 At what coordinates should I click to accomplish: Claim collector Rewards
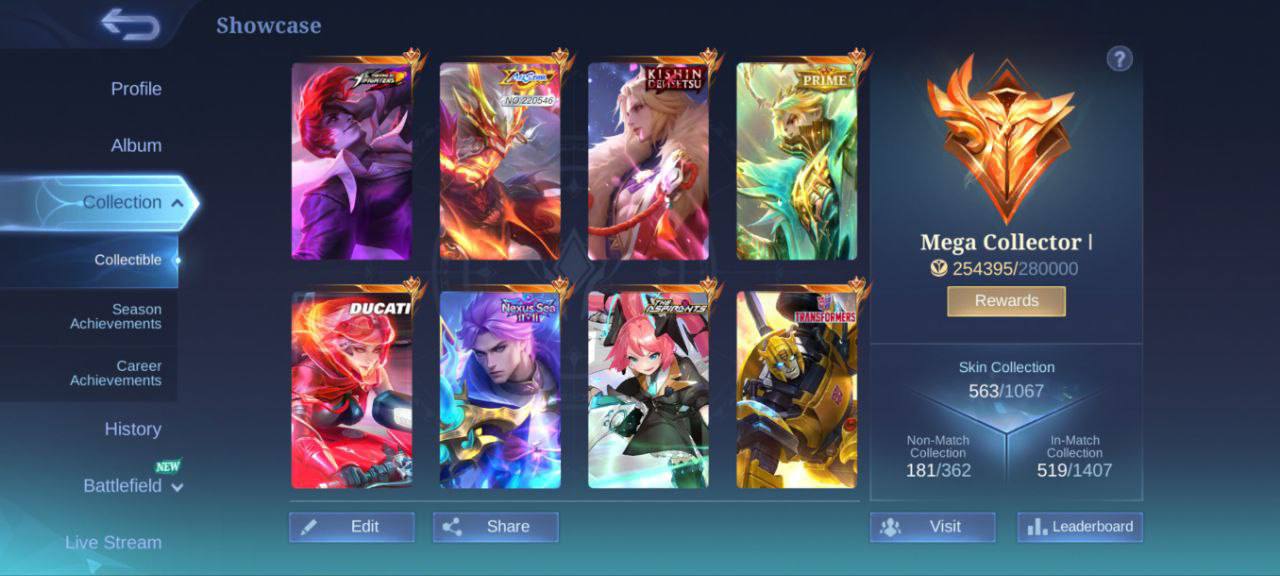(x=1006, y=301)
